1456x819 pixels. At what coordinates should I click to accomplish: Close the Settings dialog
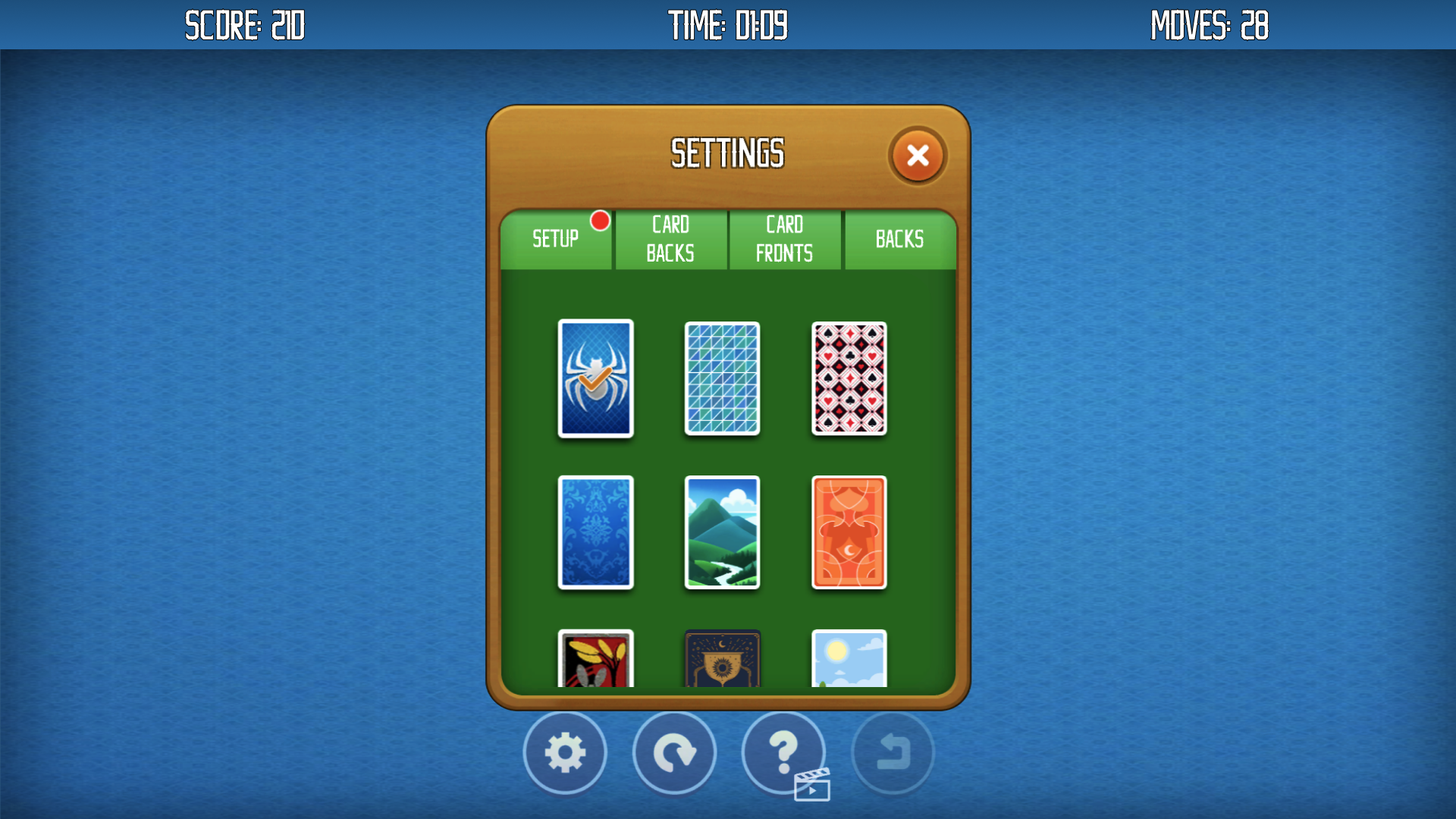(918, 155)
